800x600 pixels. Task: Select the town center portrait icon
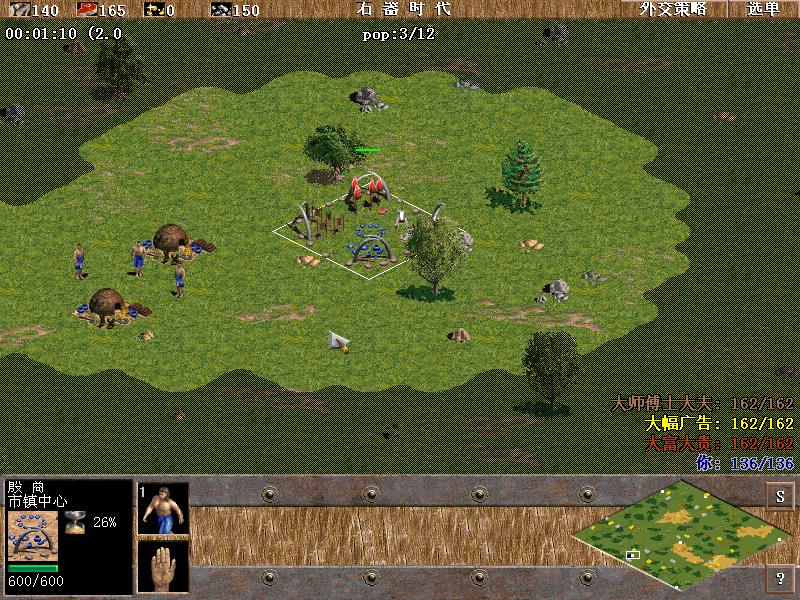click(33, 536)
